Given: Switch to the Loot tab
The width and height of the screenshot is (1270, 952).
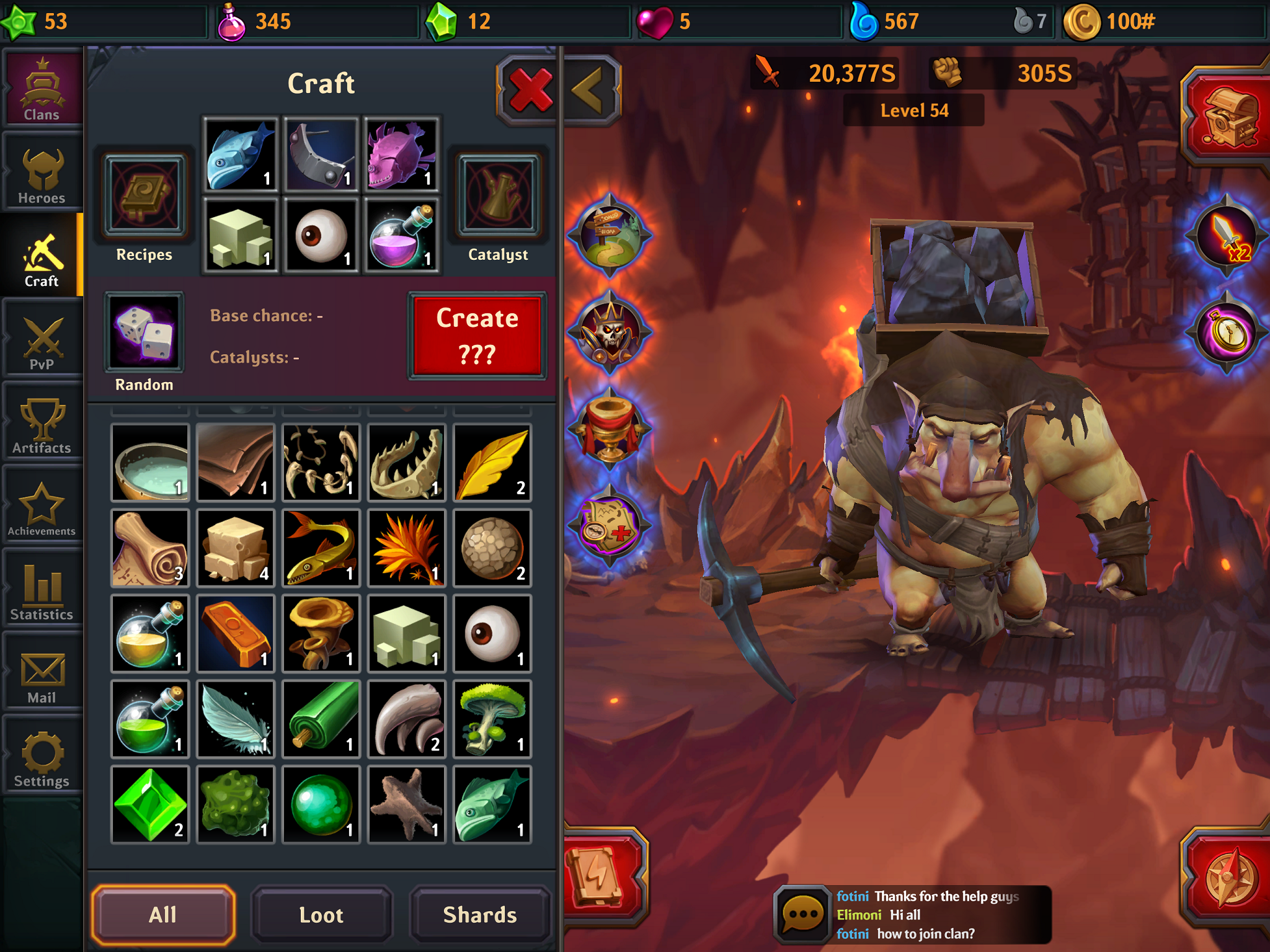Looking at the screenshot, I should [x=321, y=914].
